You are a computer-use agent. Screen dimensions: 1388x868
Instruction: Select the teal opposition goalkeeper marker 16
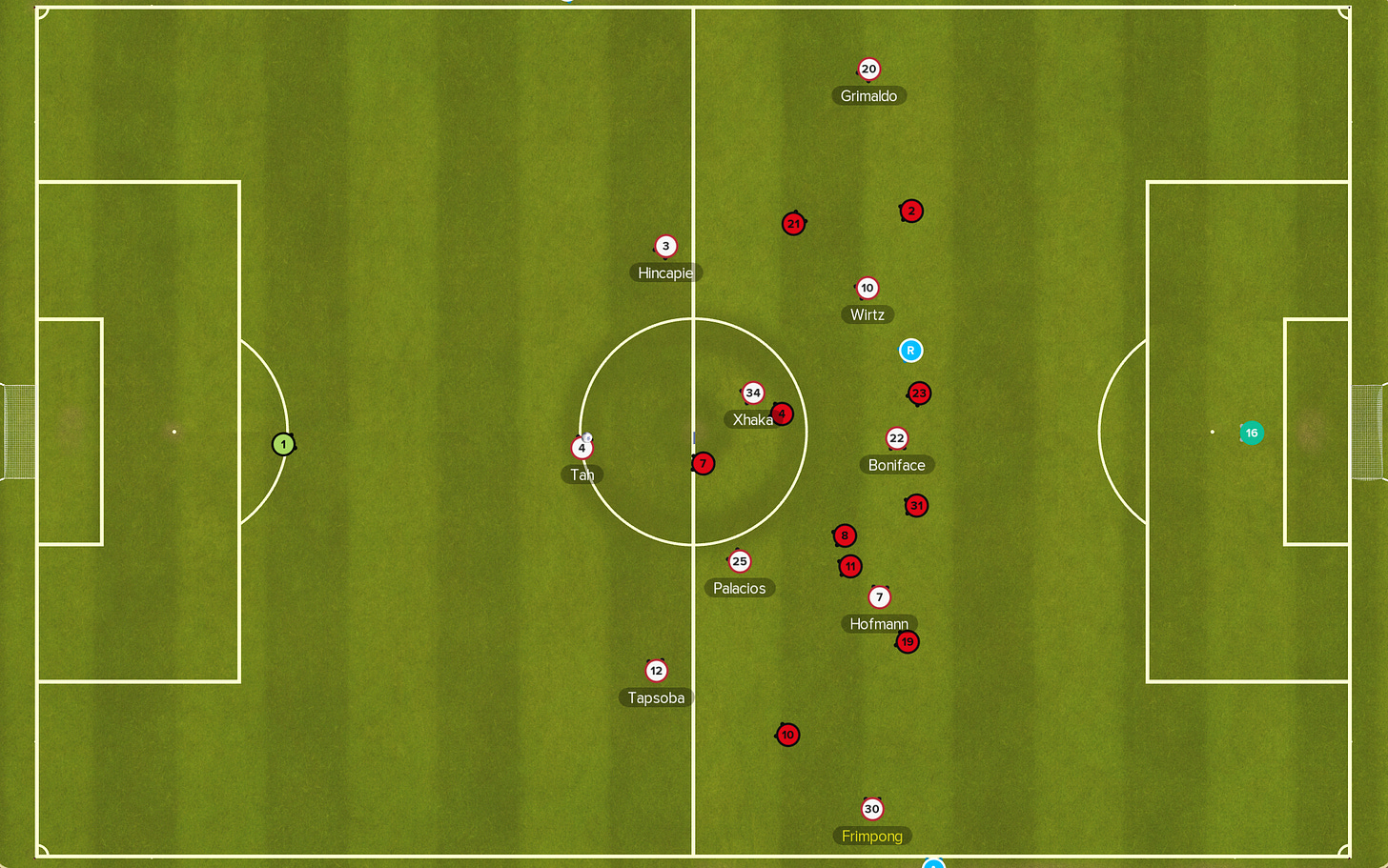click(x=1251, y=433)
